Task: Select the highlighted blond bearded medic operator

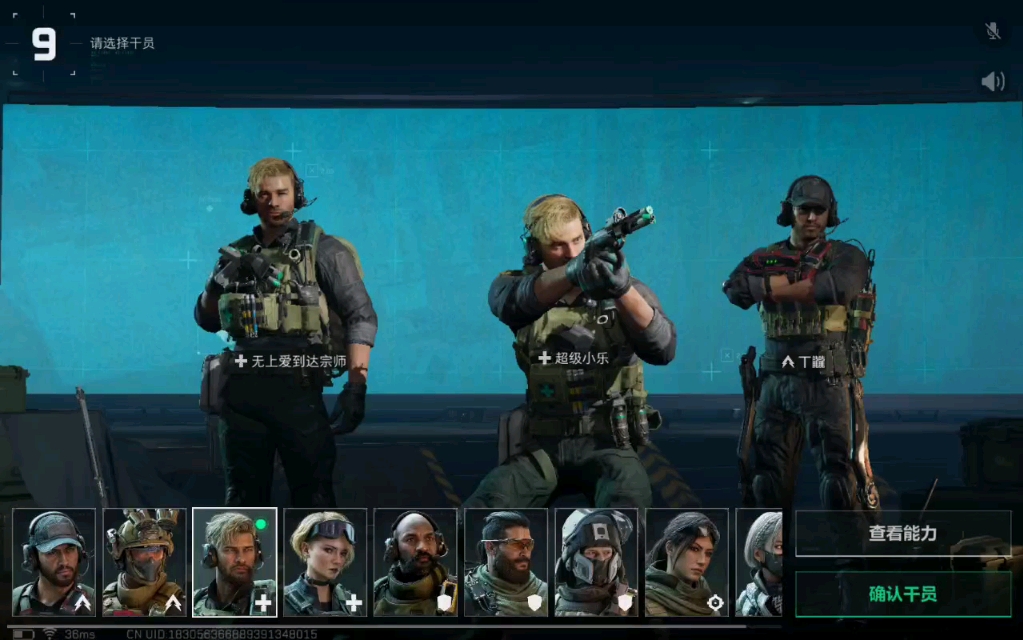Action: coord(234,562)
